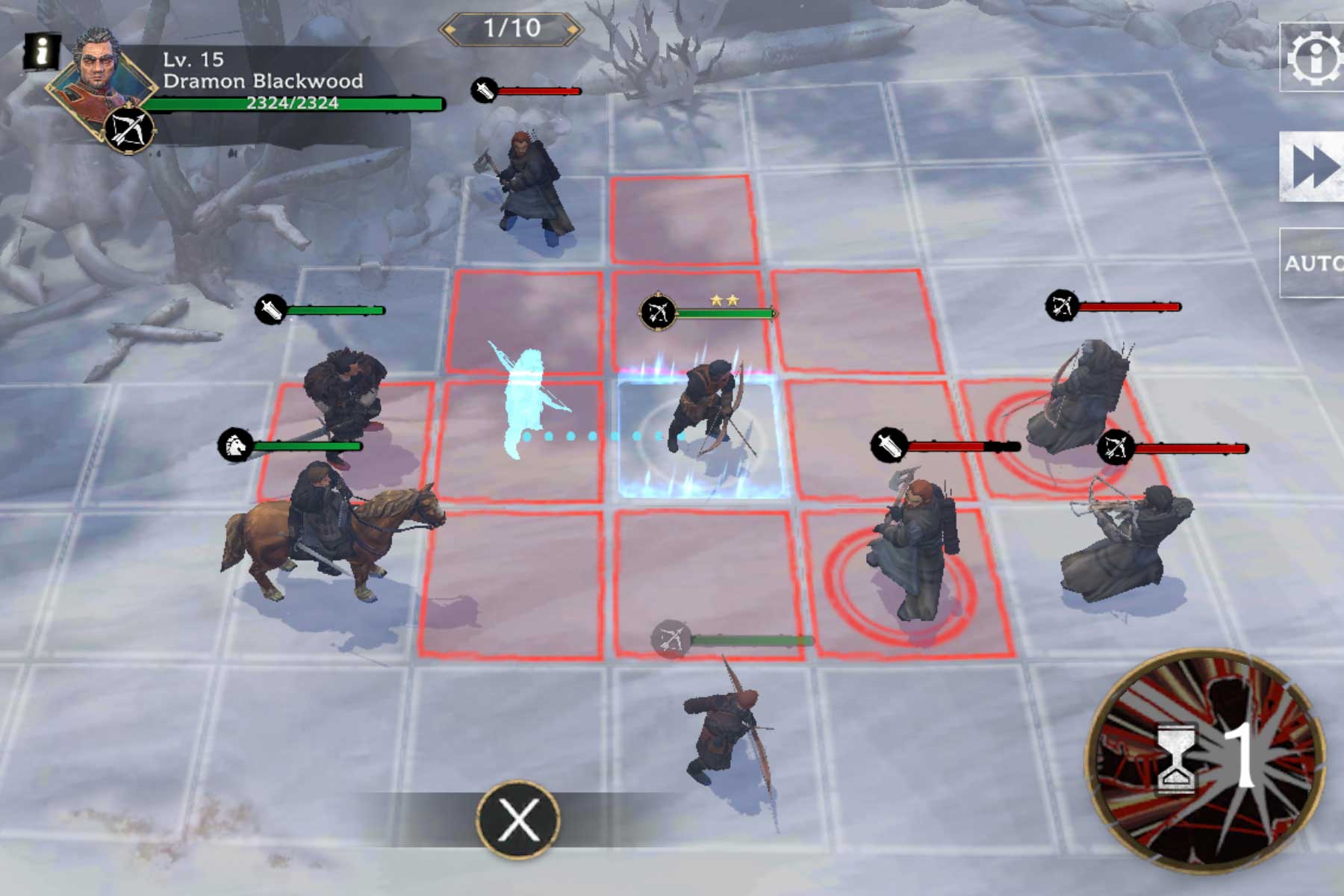Cancel the move with the X button
The width and height of the screenshot is (1344, 896).
[x=518, y=819]
